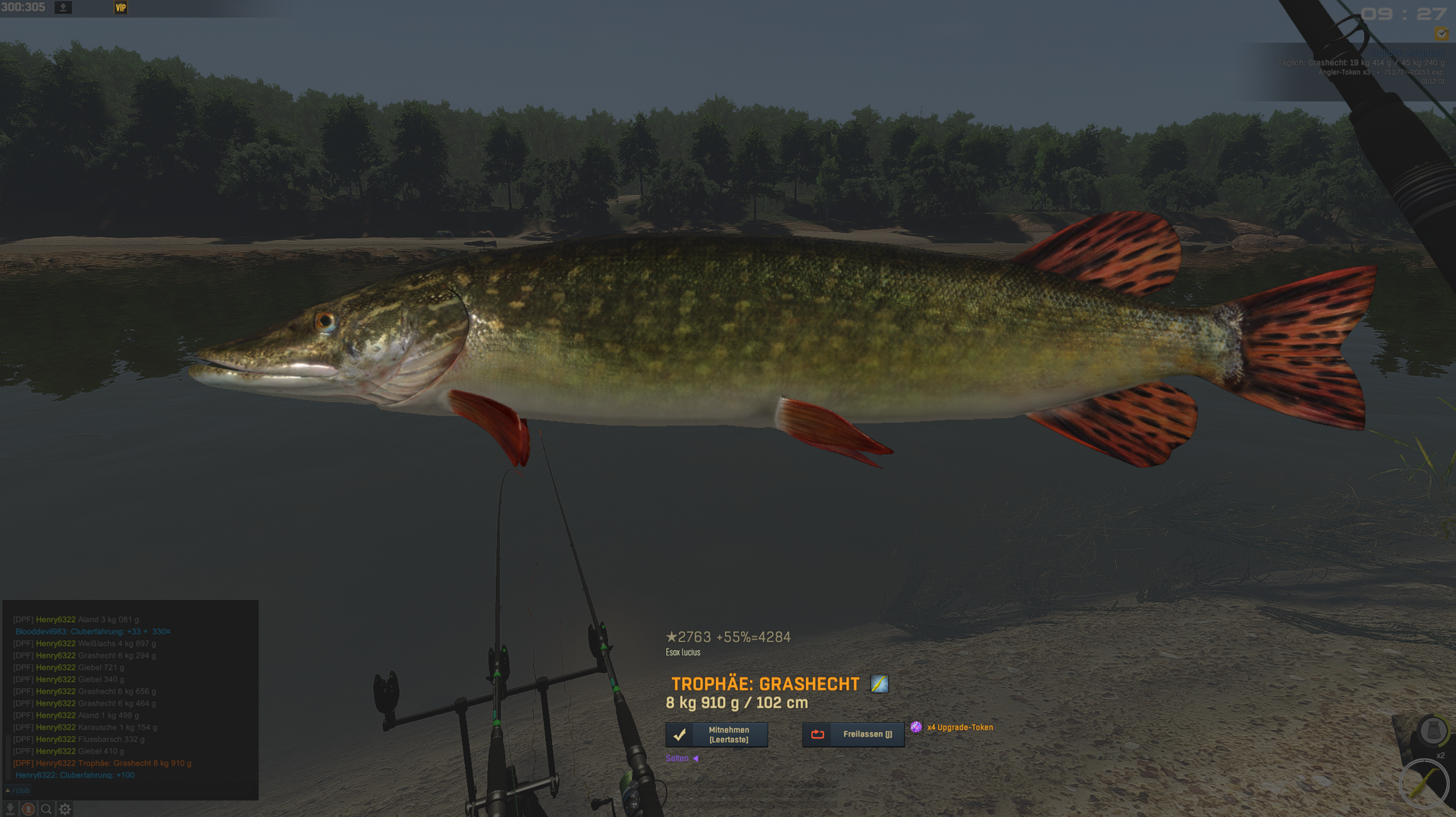Click the top-left download arrow icon
1456x817 pixels.
click(x=64, y=8)
